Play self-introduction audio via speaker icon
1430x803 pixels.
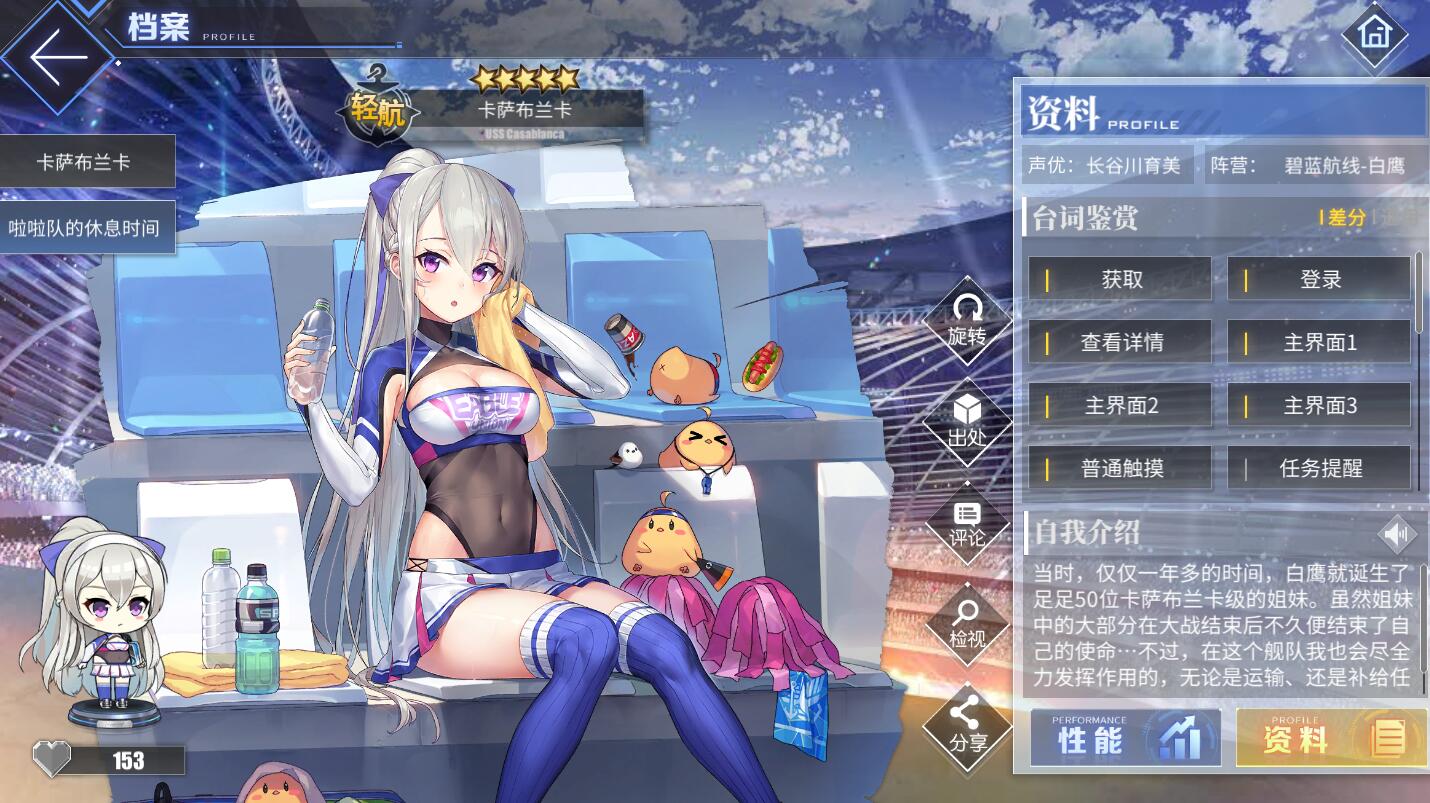(1397, 534)
